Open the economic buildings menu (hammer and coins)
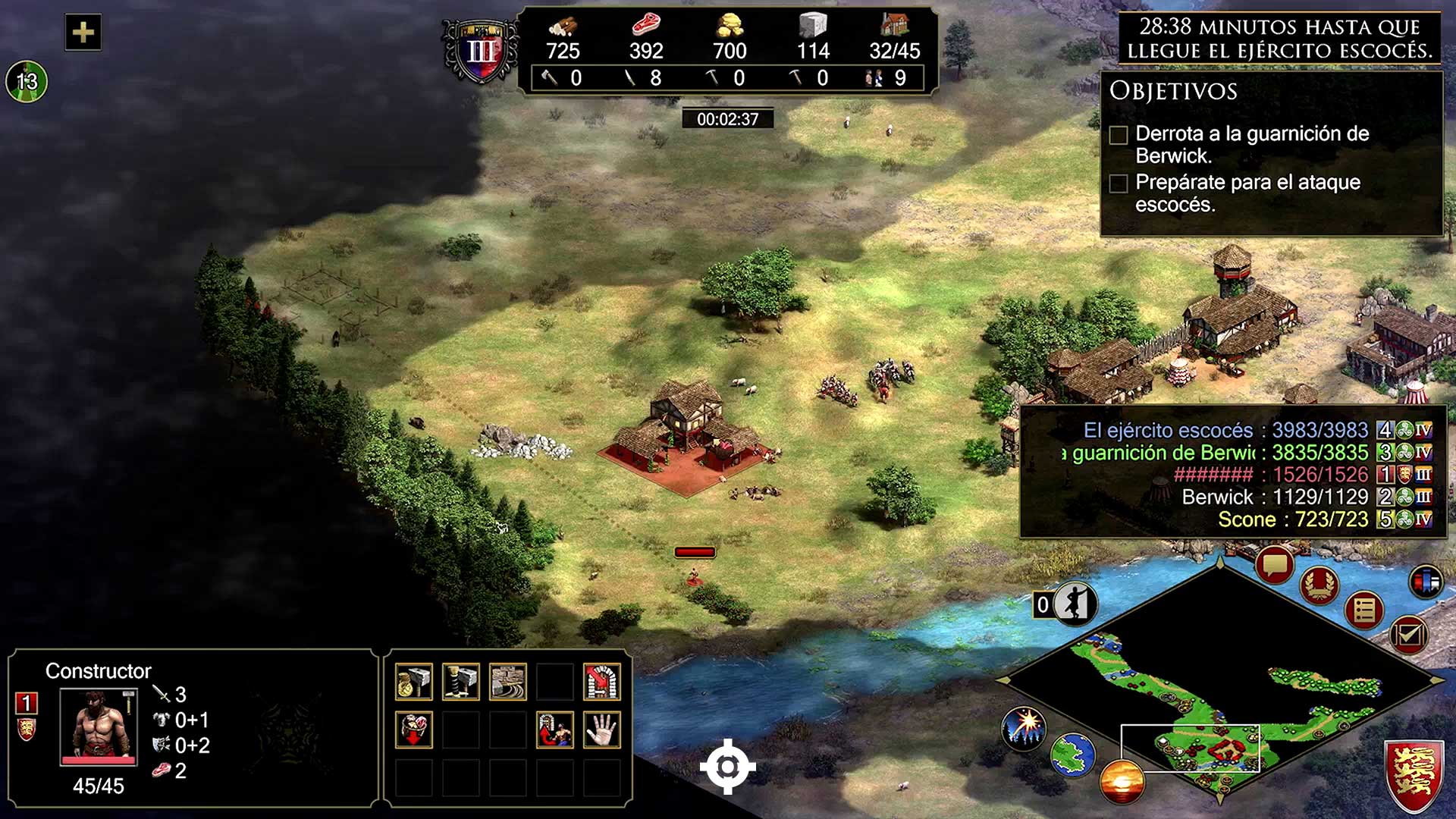Viewport: 1456px width, 819px height. 414,681
